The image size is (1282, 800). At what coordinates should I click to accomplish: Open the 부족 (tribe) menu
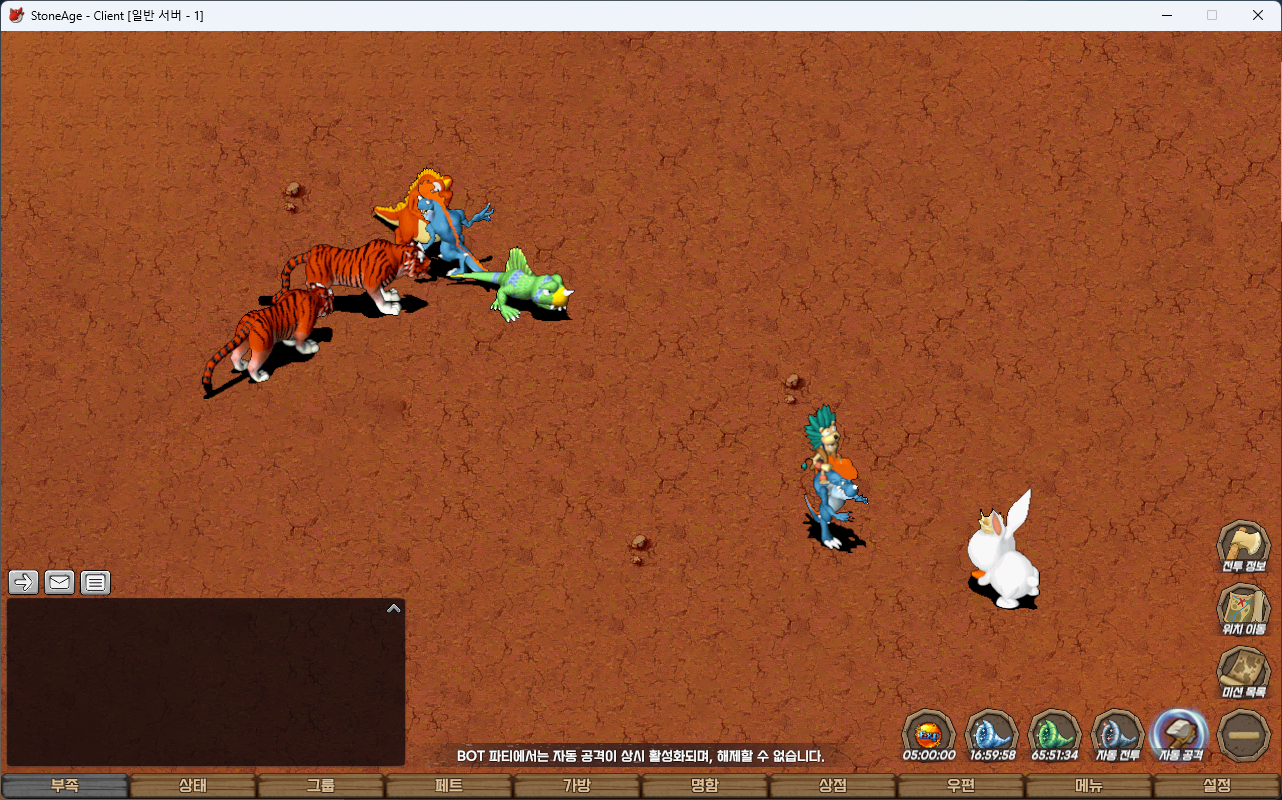[x=65, y=786]
